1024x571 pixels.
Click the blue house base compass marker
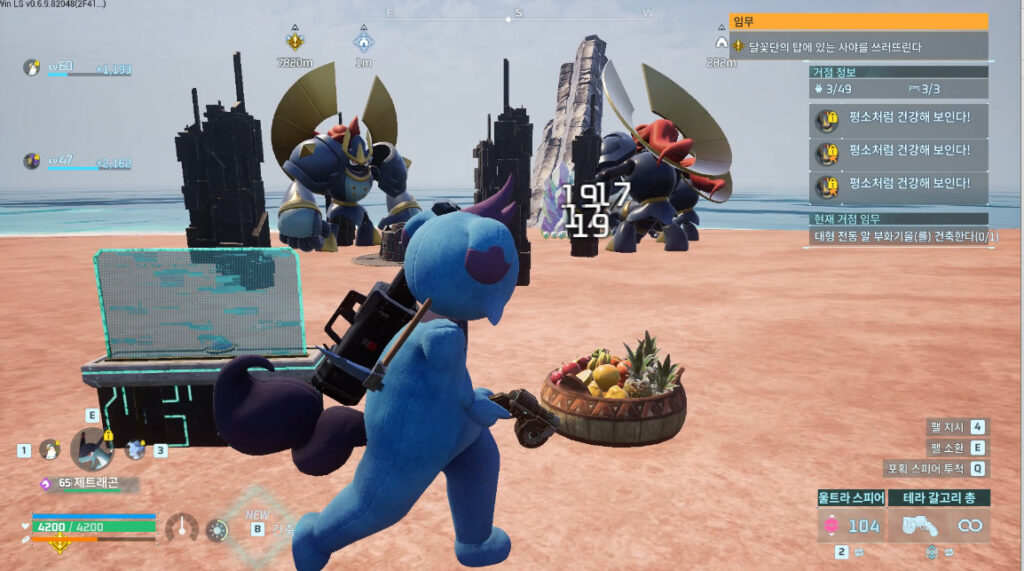363,42
